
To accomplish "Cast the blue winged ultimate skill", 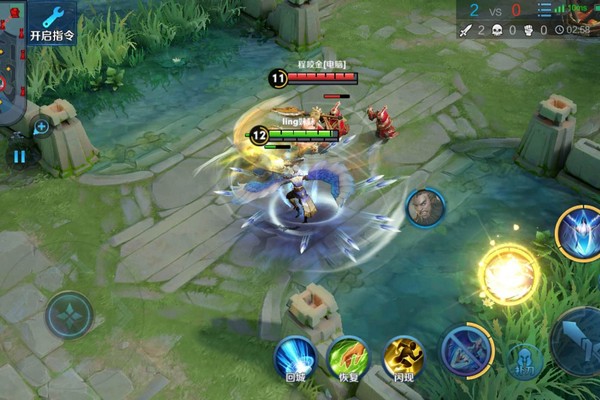I will [578, 229].
